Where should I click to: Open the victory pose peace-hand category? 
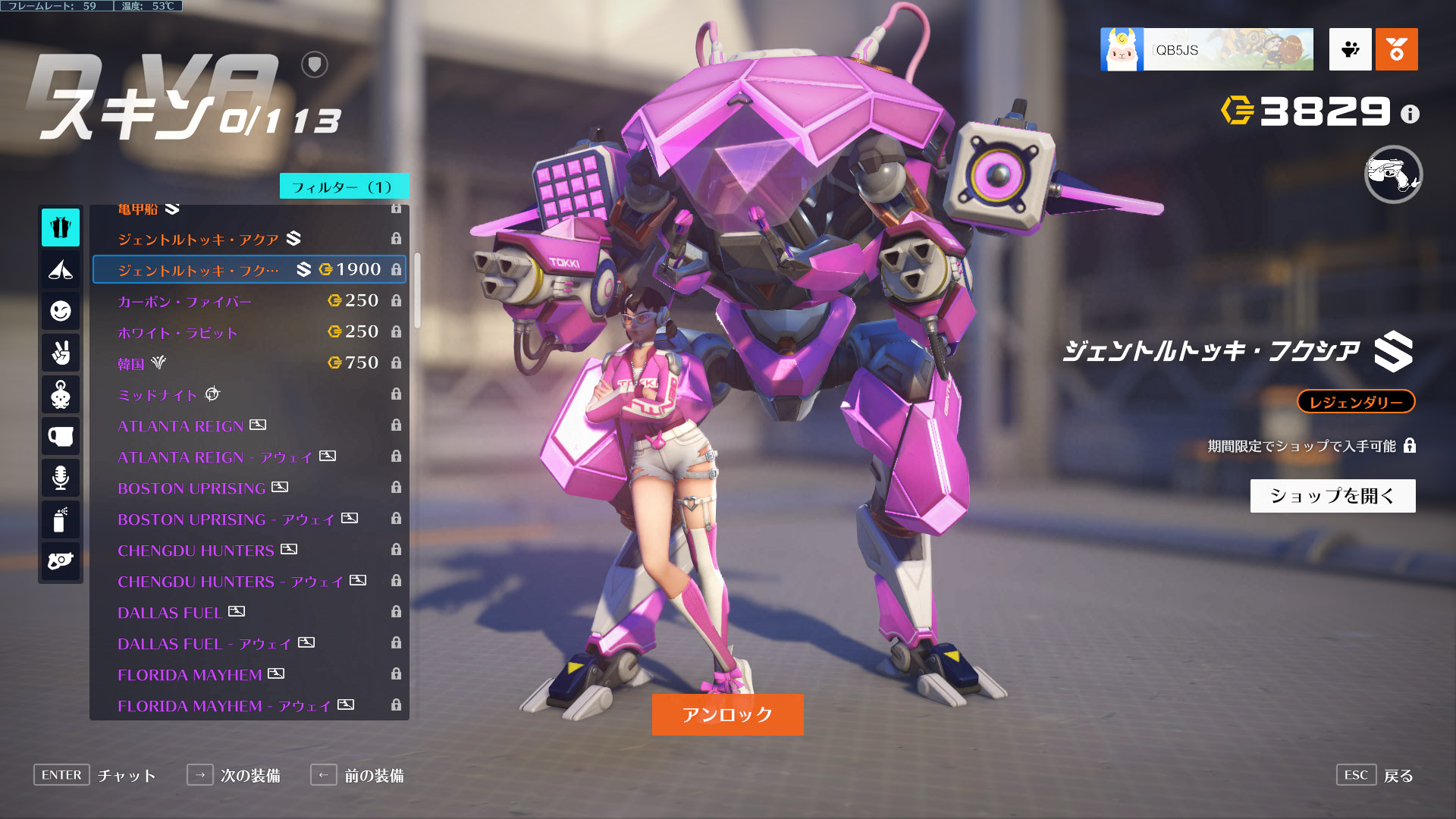(61, 353)
